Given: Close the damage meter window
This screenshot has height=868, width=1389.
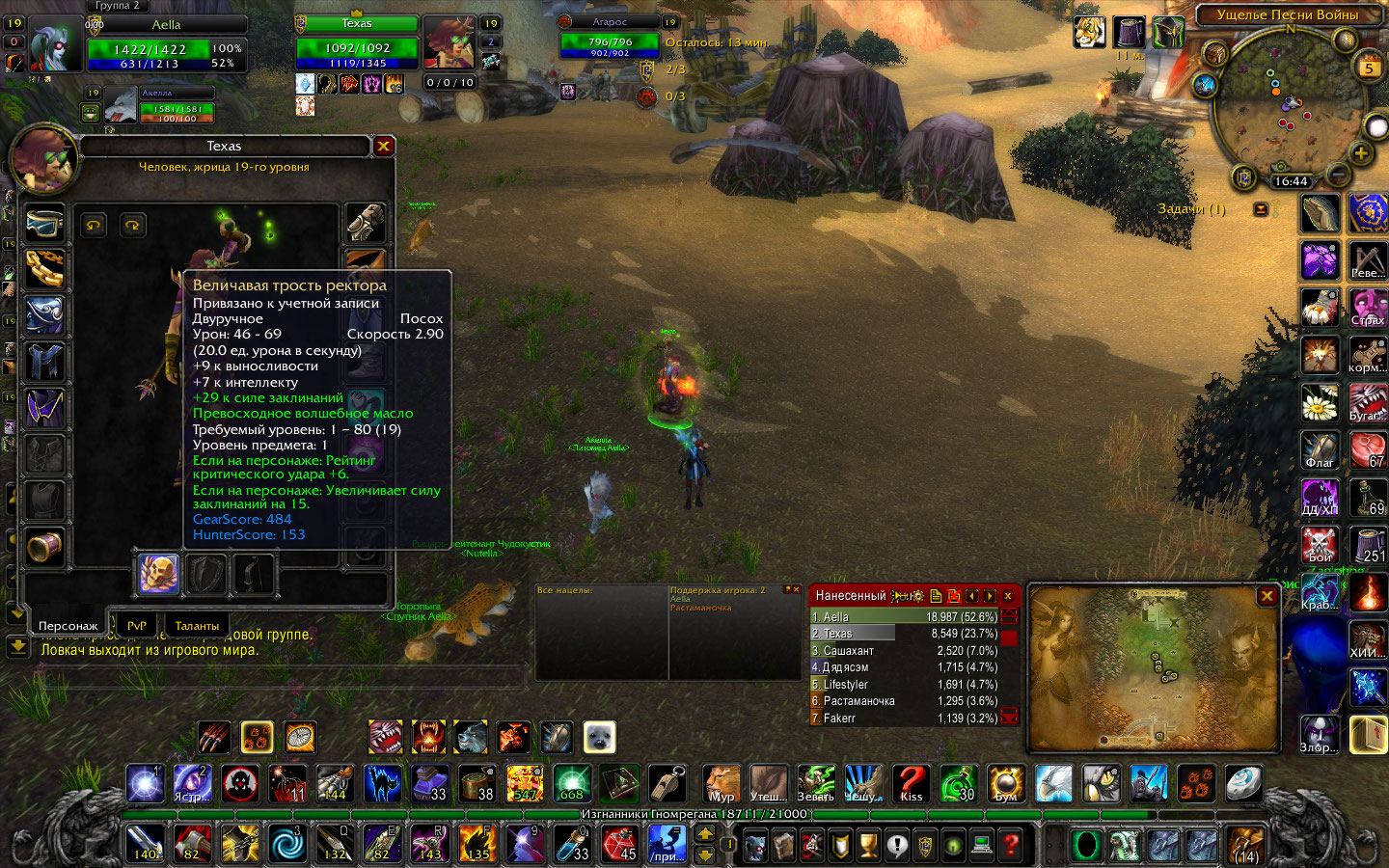Looking at the screenshot, I should pyautogui.click(x=1008, y=596).
